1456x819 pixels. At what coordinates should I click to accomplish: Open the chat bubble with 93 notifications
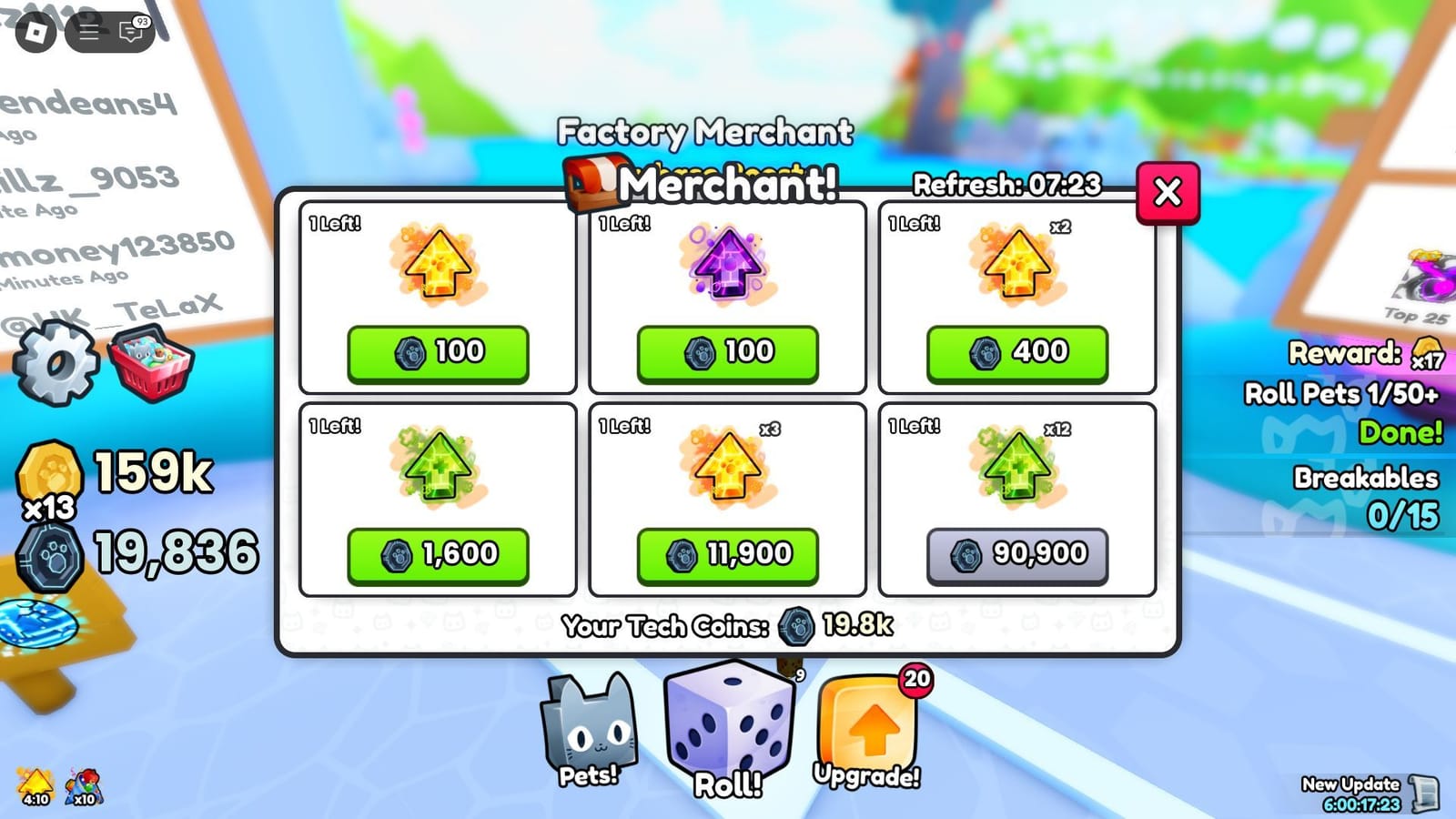[x=127, y=32]
